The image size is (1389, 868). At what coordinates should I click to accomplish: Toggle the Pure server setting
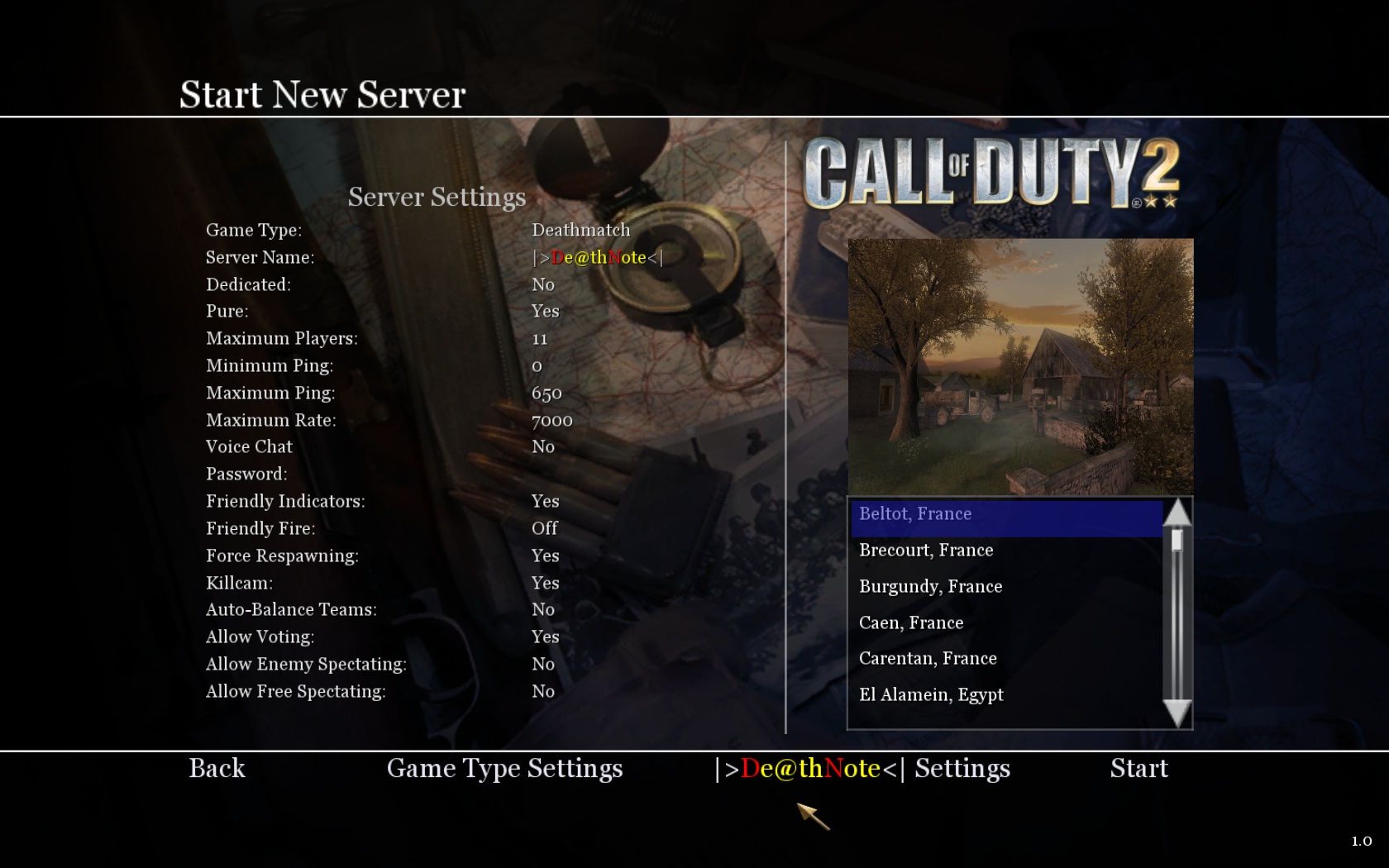pyautogui.click(x=545, y=311)
